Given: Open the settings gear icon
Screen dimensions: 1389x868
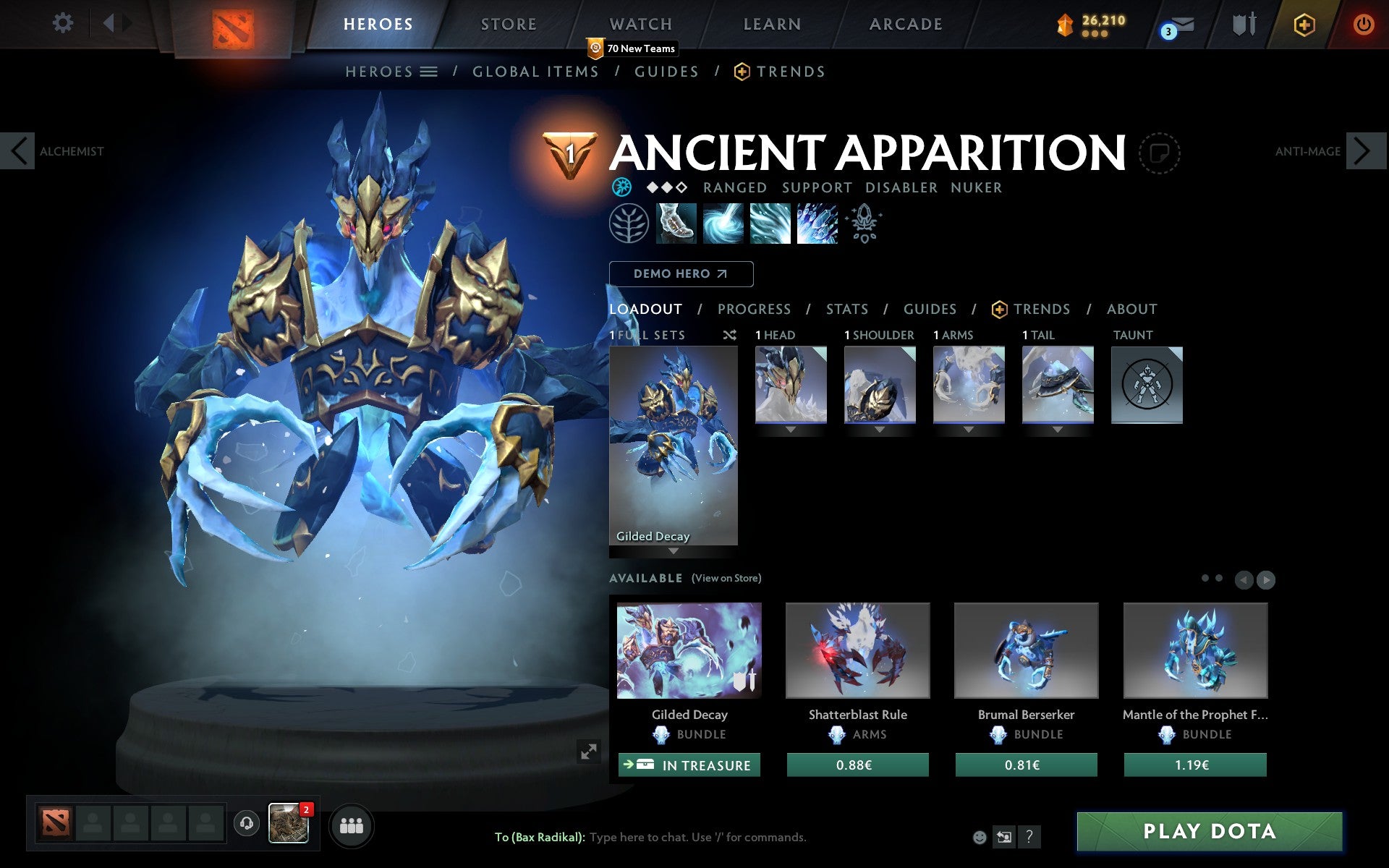Looking at the screenshot, I should (64, 23).
